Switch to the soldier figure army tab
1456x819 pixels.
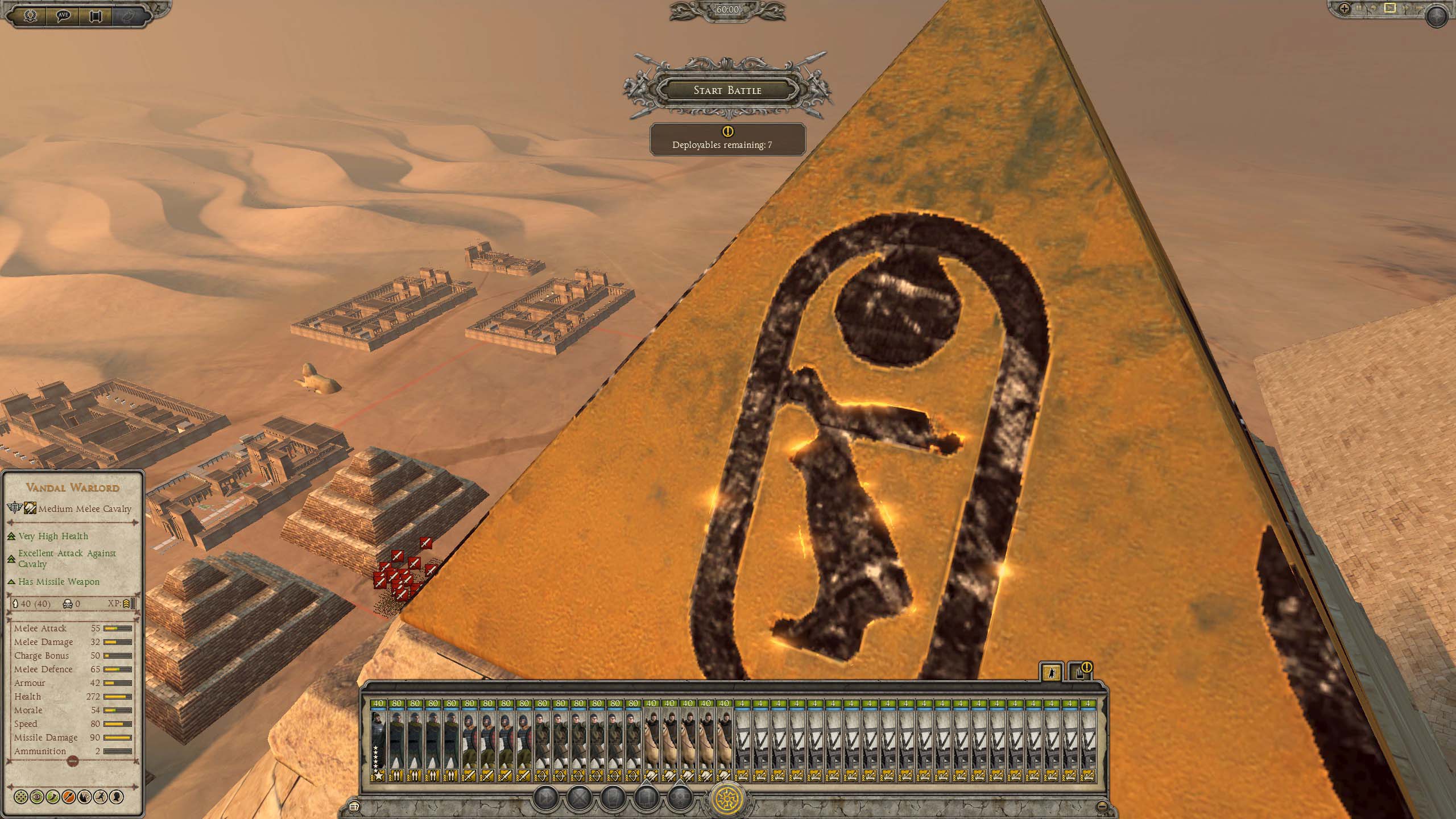(1051, 672)
